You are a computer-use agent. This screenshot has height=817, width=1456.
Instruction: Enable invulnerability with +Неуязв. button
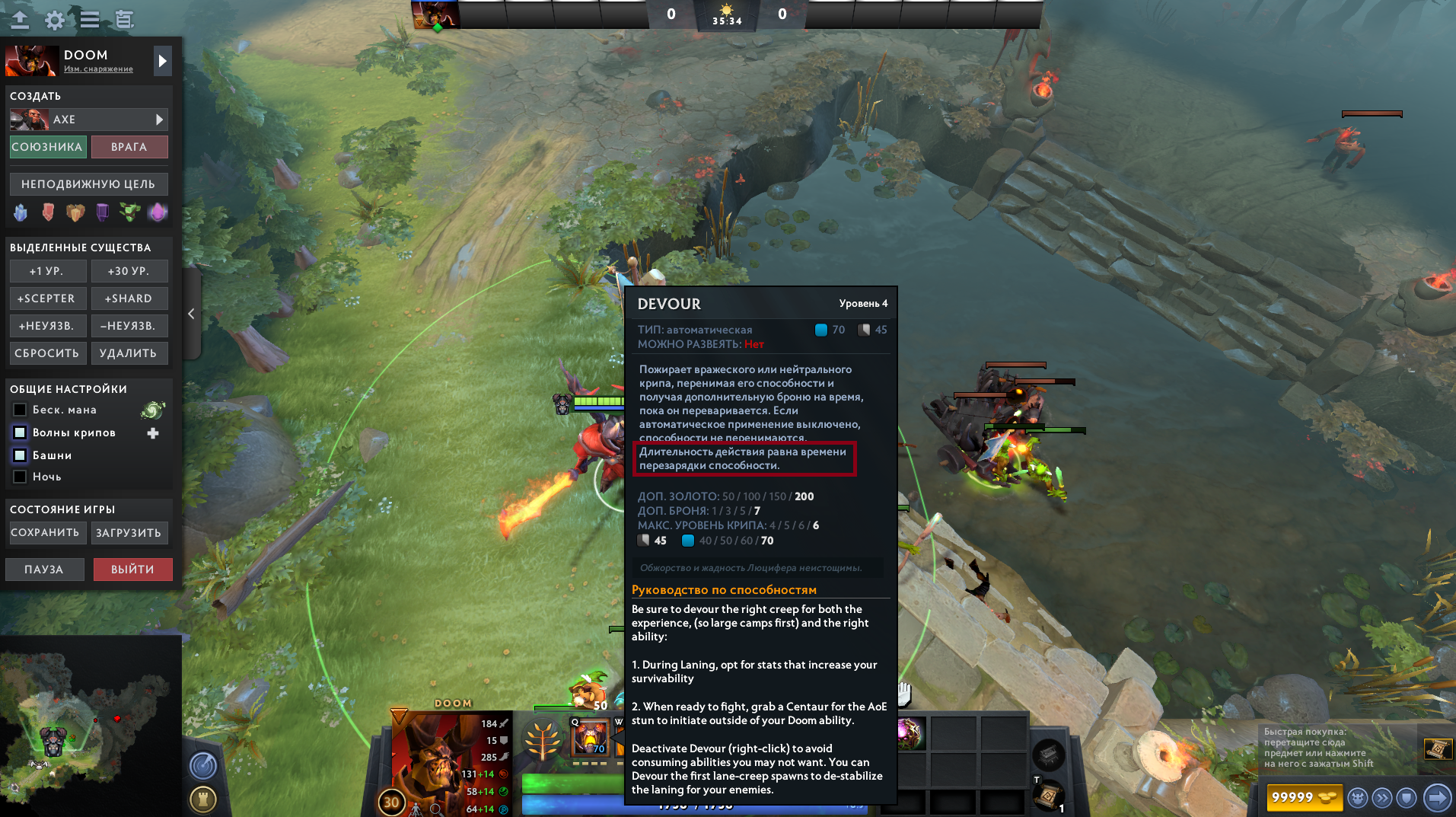(x=47, y=326)
